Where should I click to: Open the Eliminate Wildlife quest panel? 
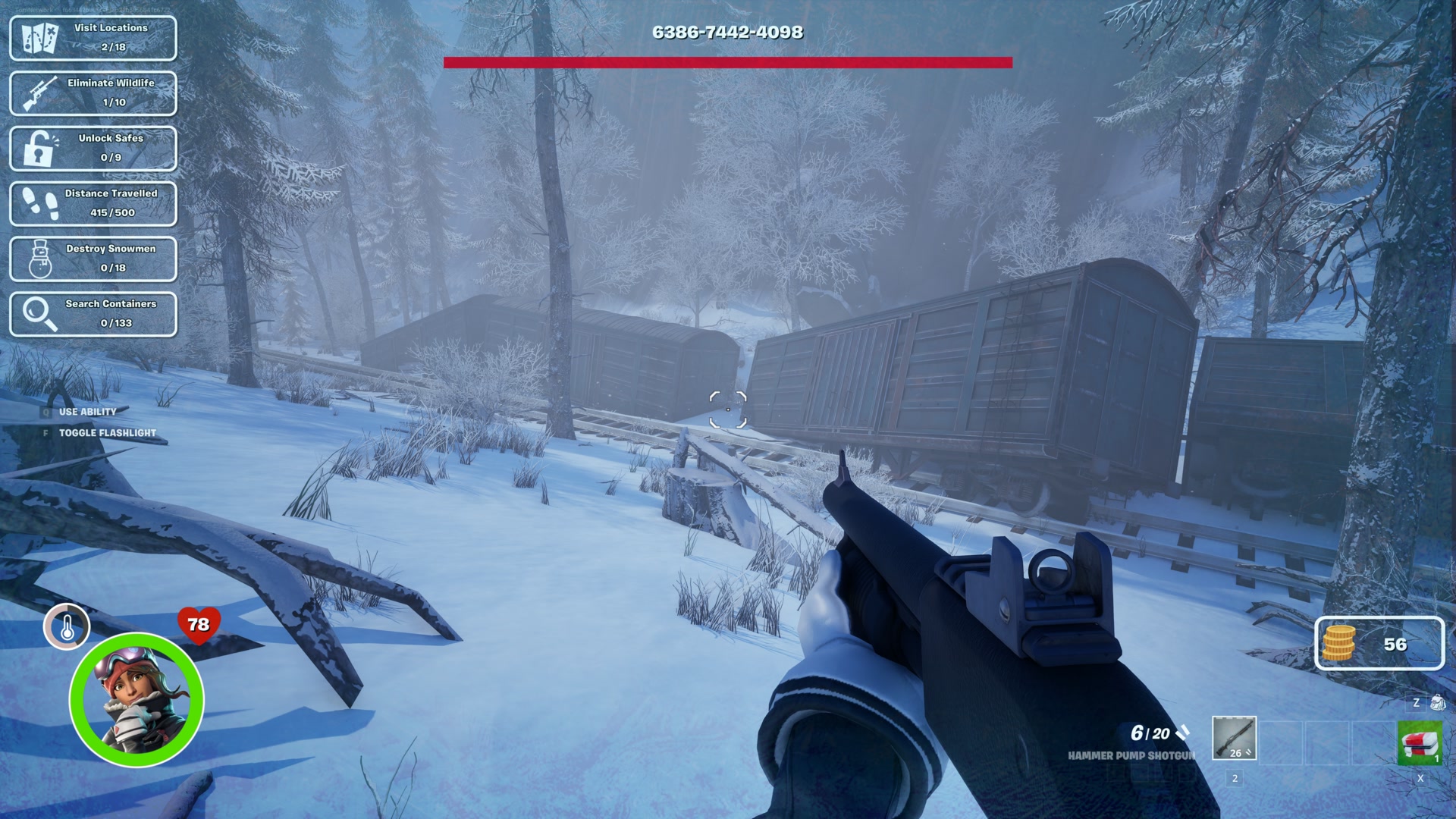point(93,93)
